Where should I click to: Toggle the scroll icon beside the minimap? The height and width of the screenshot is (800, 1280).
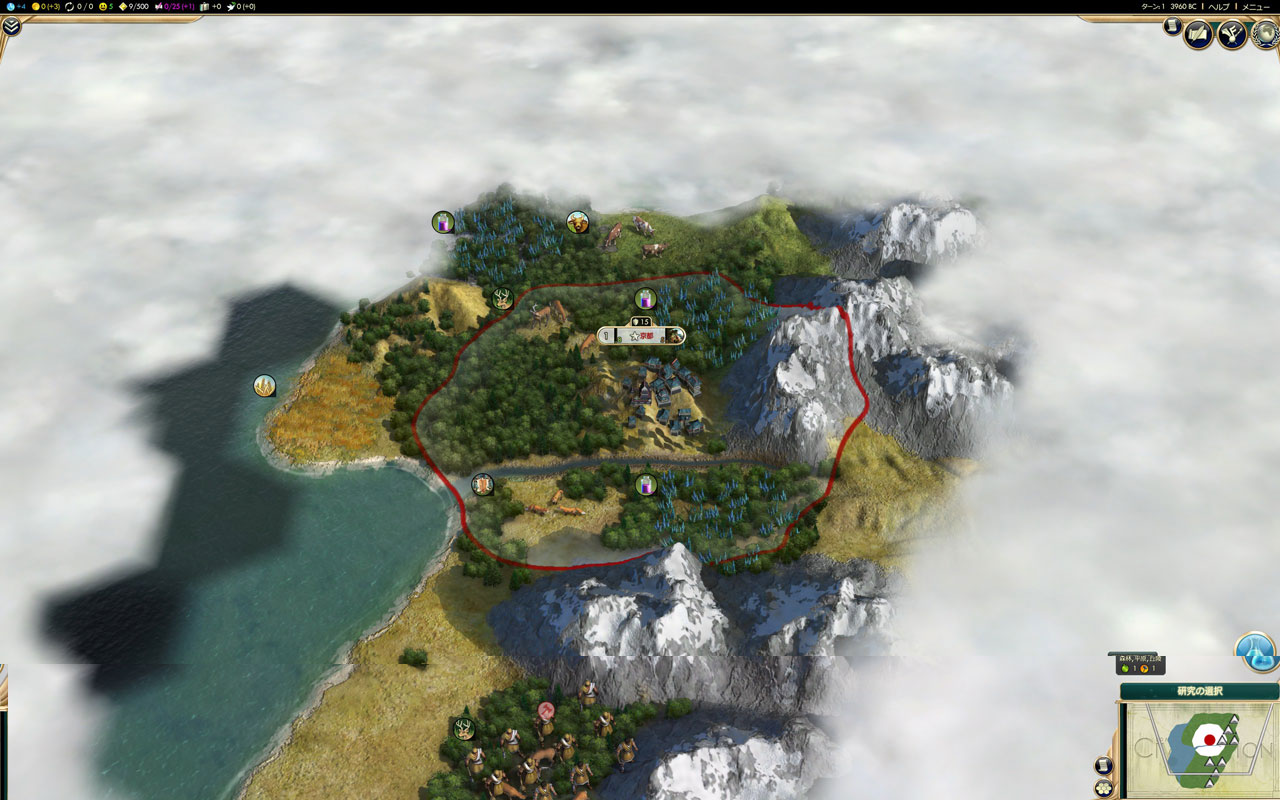[1104, 766]
